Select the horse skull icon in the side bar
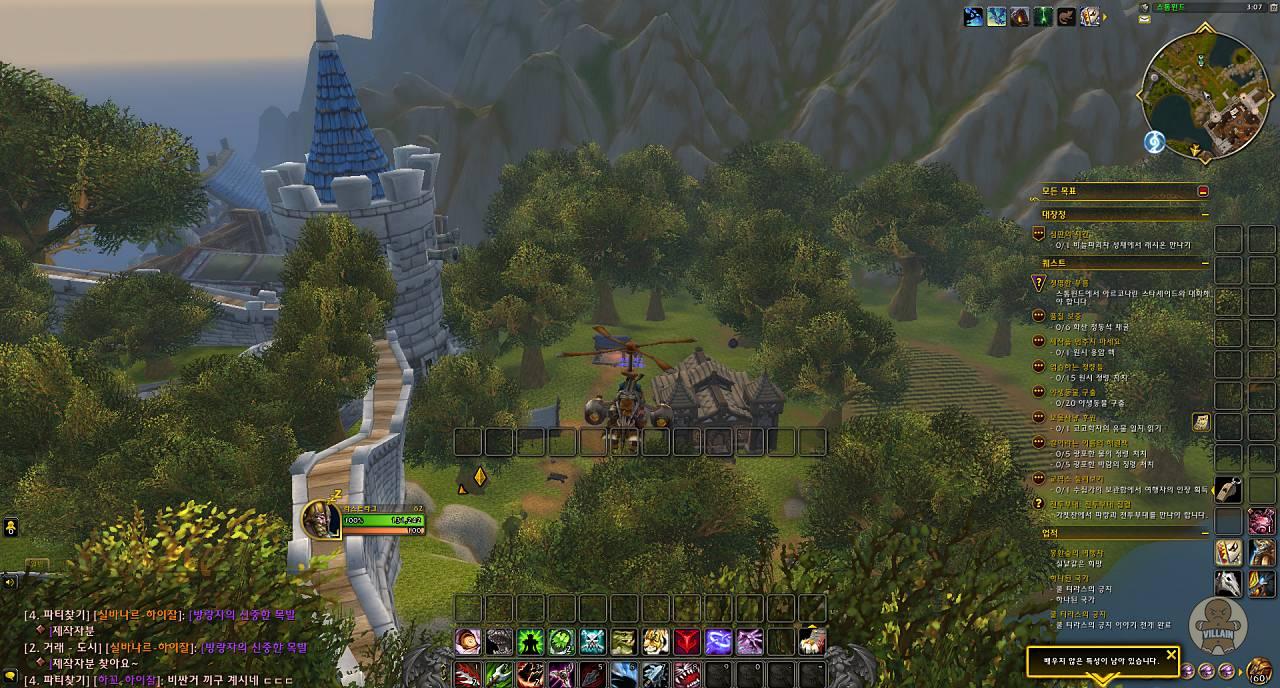 tap(1228, 583)
